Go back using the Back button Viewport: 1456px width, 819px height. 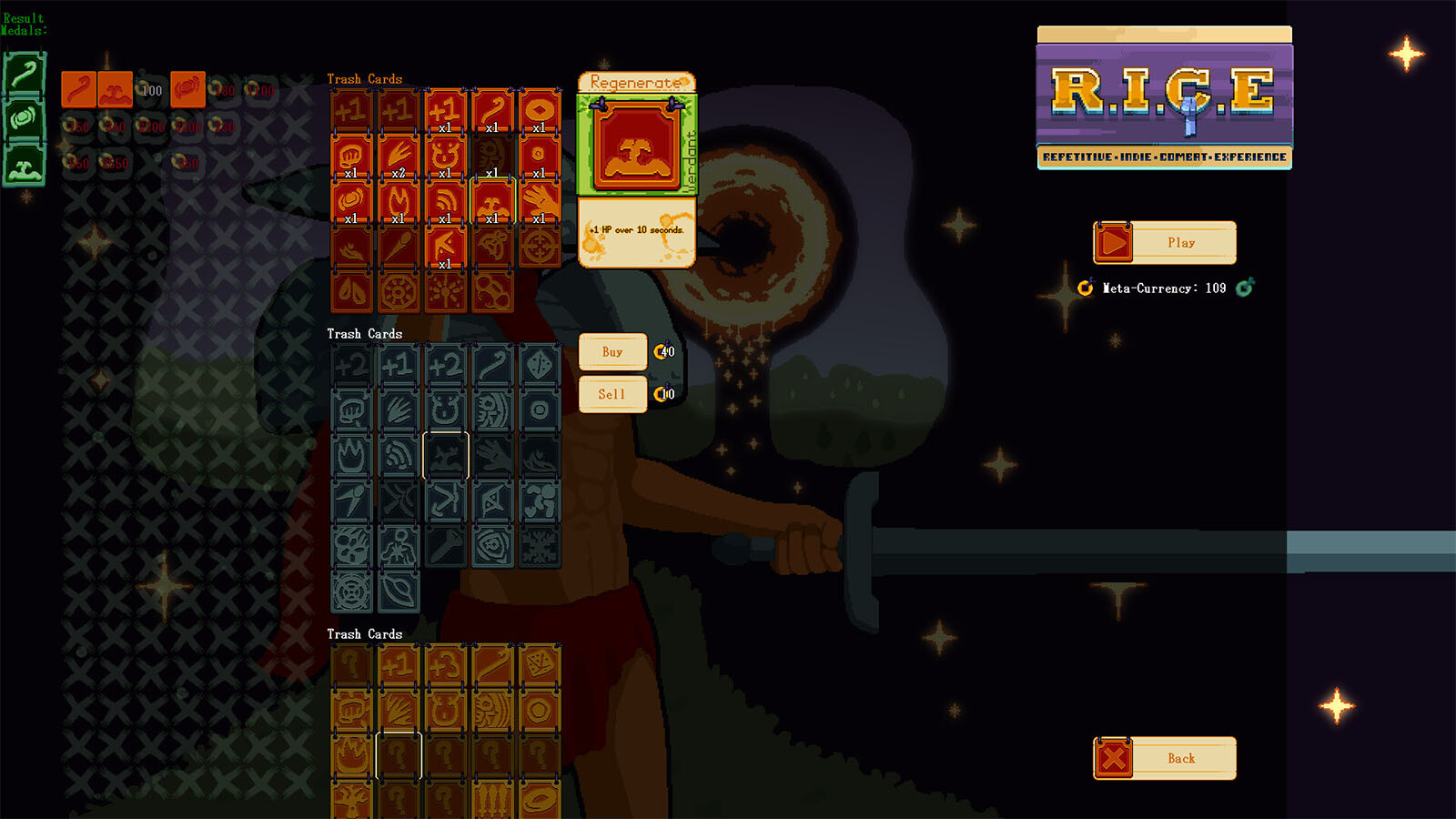tap(1164, 758)
